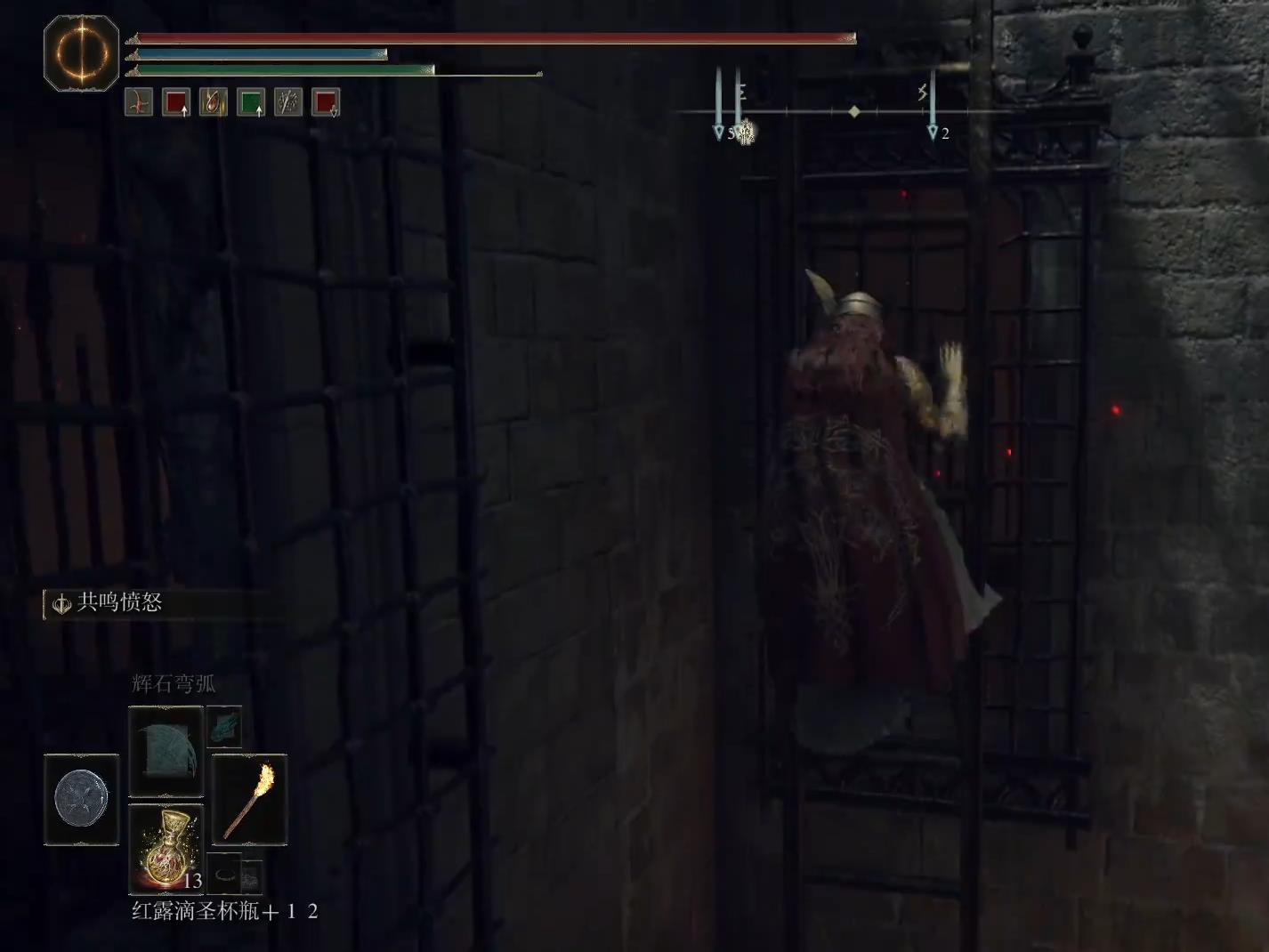The image size is (1269, 952).
Task: Click the red branch-shaped status effect icon
Action: pos(139,103)
